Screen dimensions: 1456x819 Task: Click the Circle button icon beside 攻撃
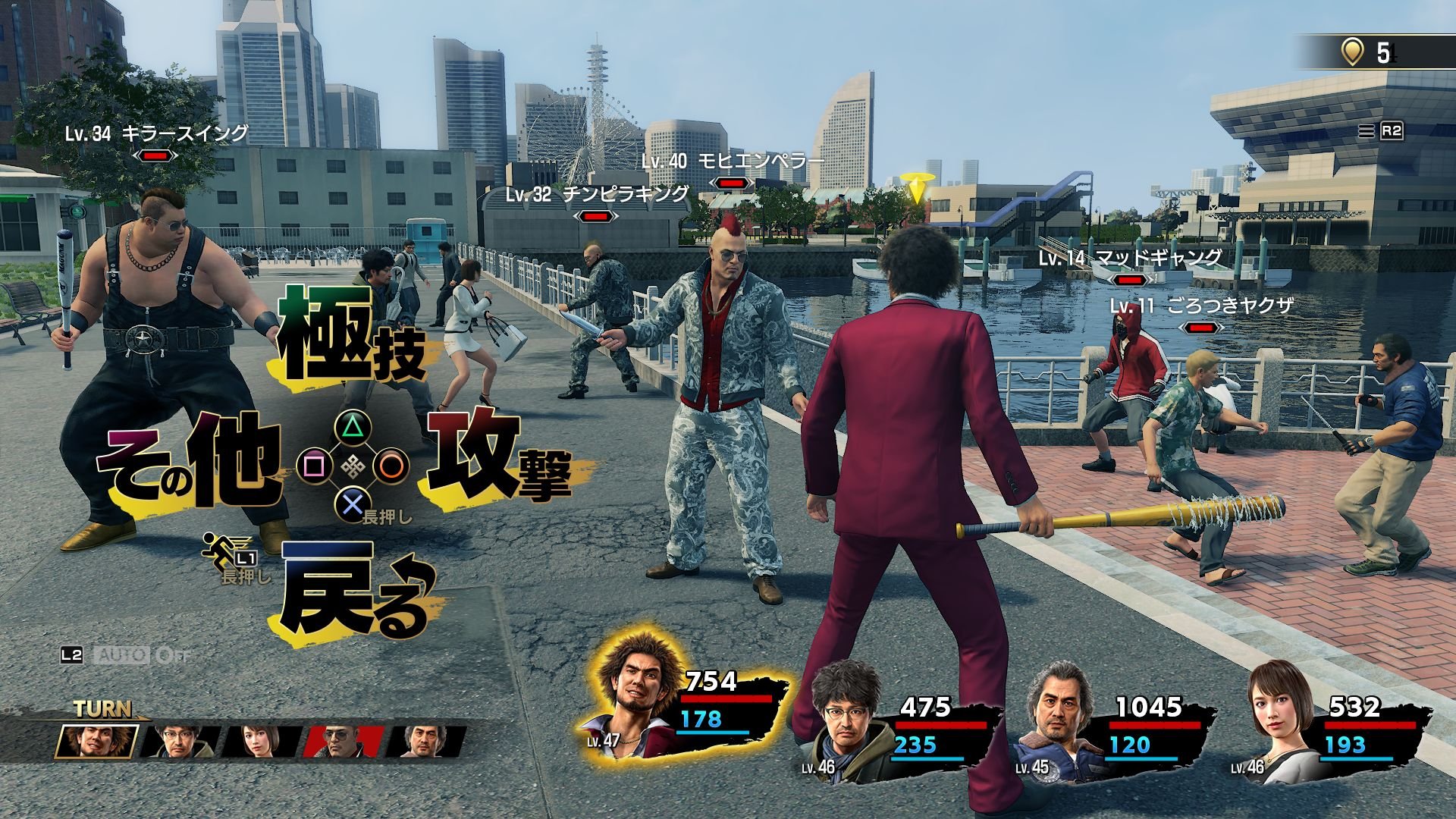(393, 466)
